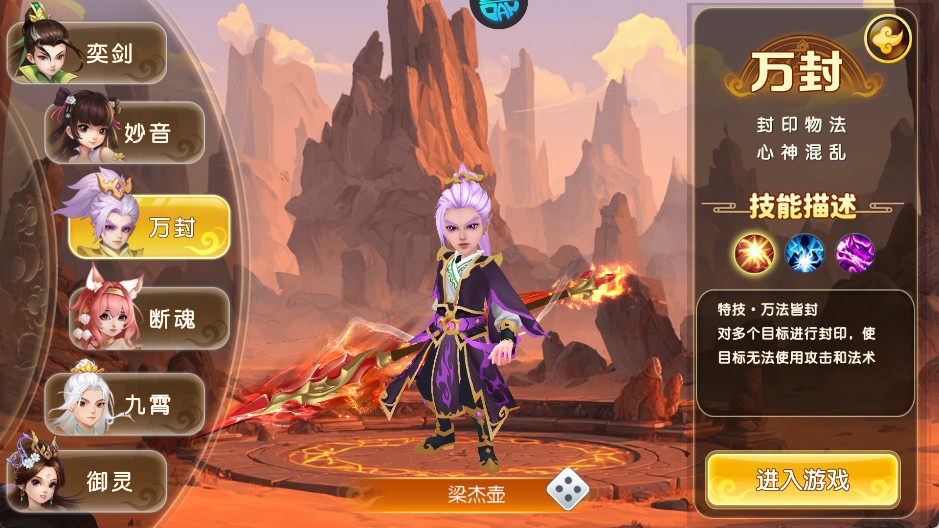
Task: Go back using the golden arrow button
Action: tap(886, 40)
